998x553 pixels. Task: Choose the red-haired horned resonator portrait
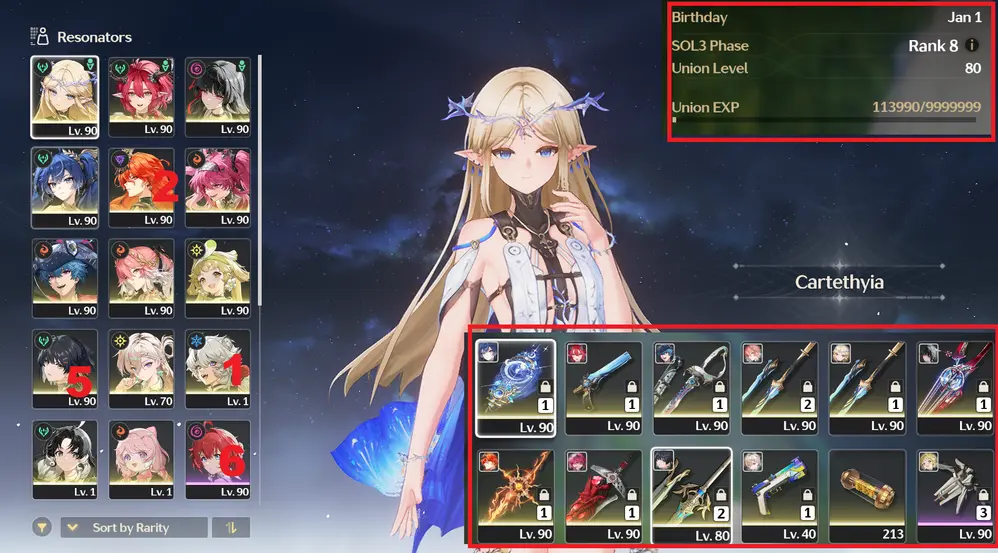tap(141, 96)
